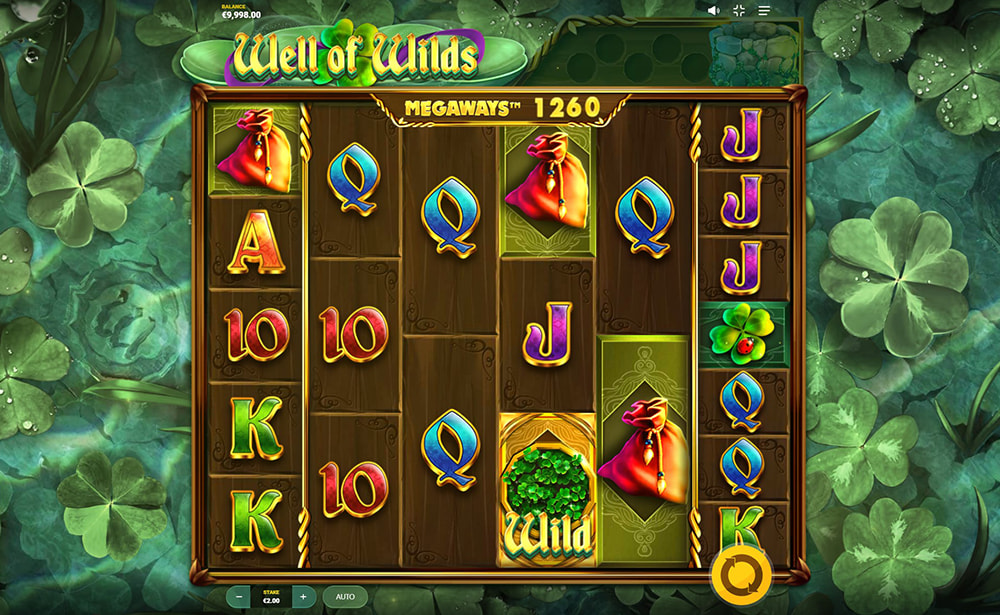The width and height of the screenshot is (1000, 615).
Task: Spin the reels with the gold button
Action: pyautogui.click(x=742, y=576)
